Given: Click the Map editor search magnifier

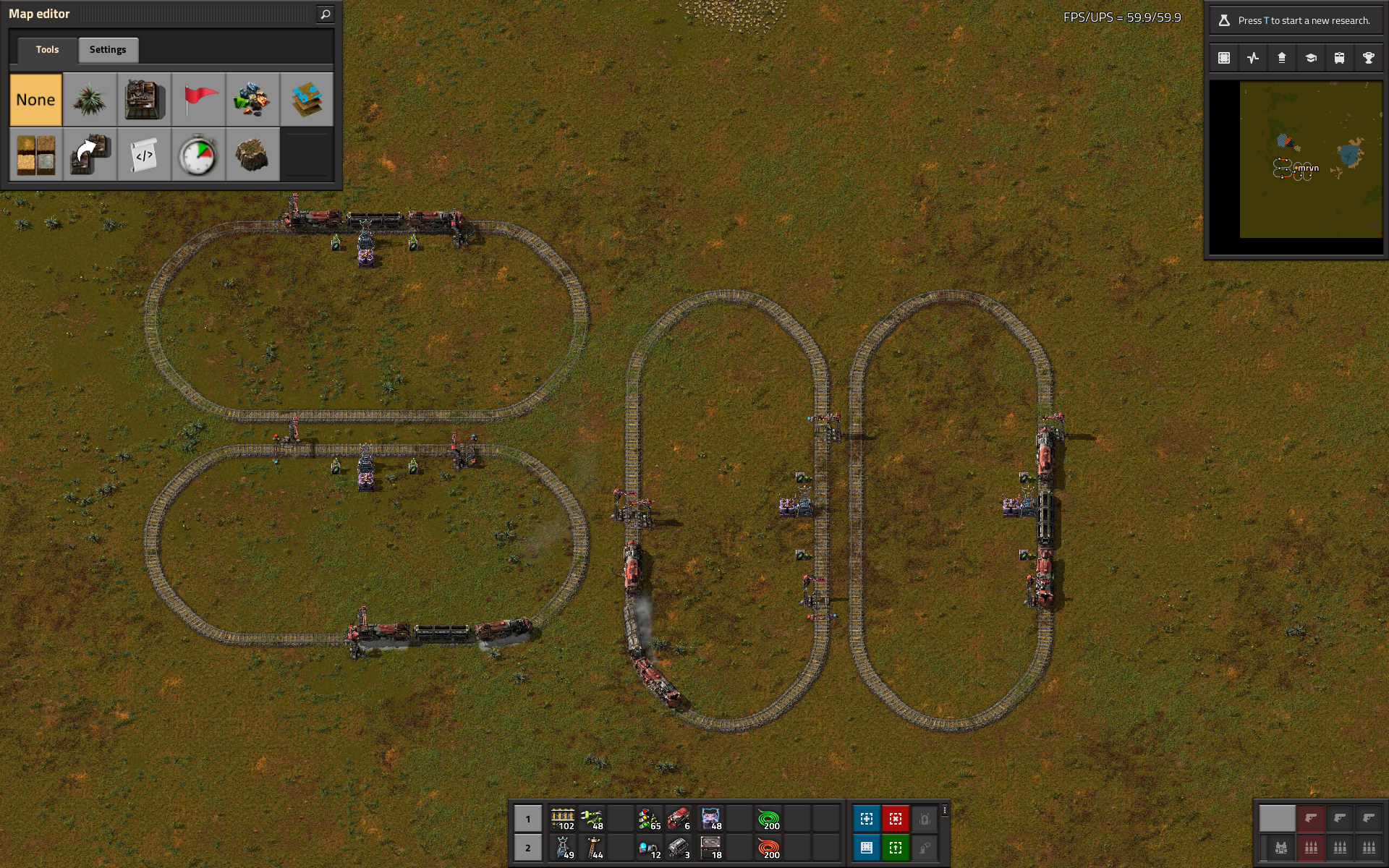Looking at the screenshot, I should click(325, 14).
